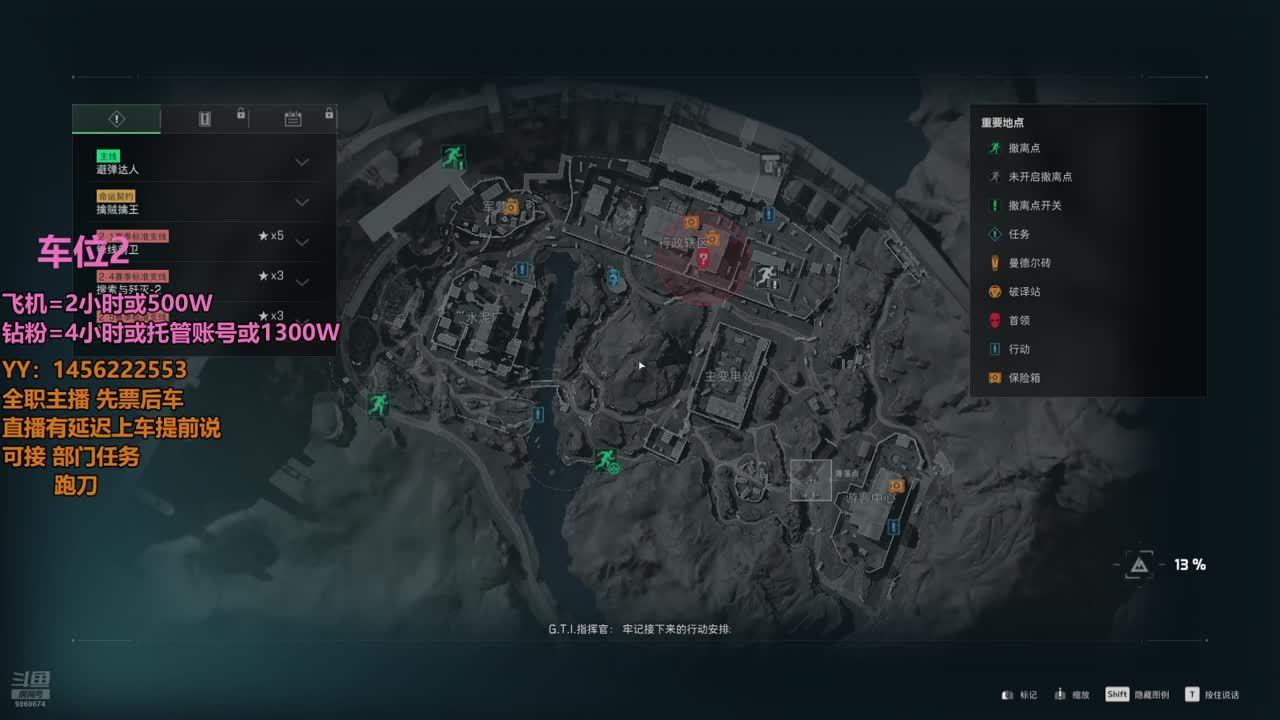Click the safe icon at 军营
Image resolution: width=1280 pixels, height=720 pixels.
(511, 207)
